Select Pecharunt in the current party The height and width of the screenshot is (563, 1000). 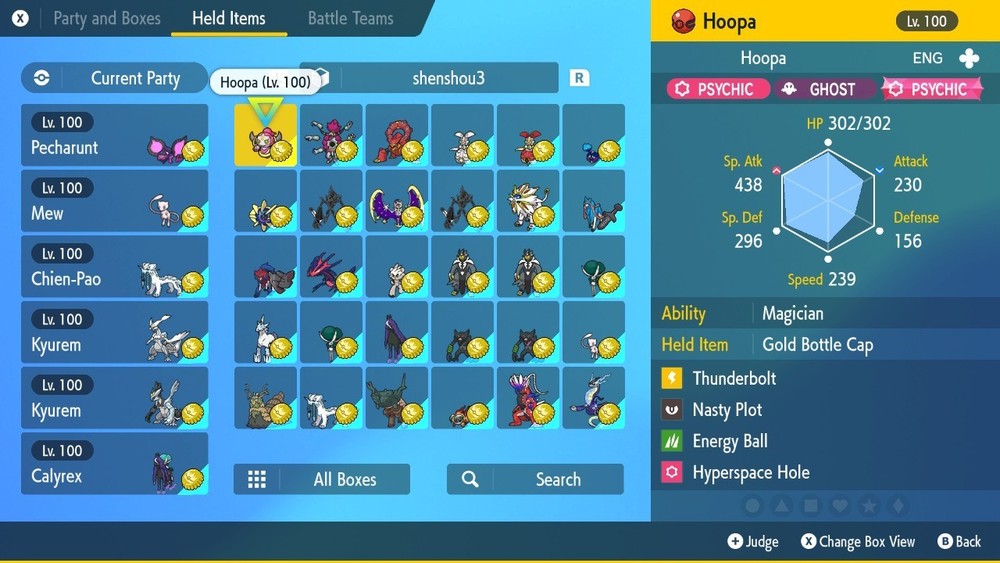[115, 136]
